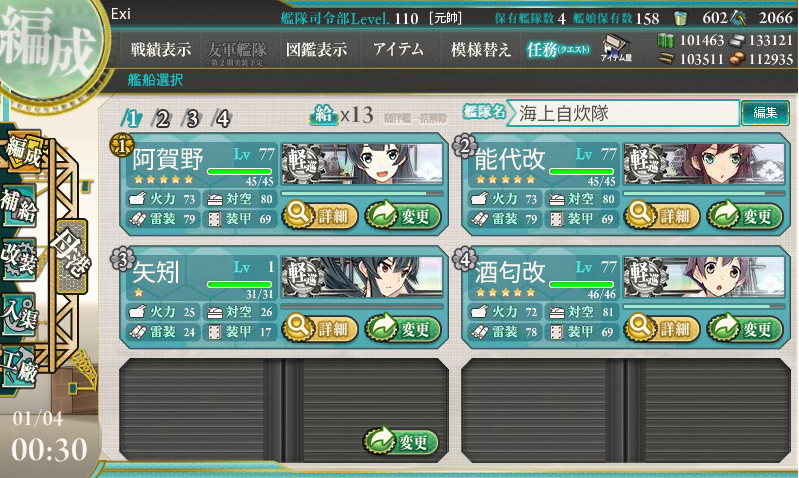The height and width of the screenshot is (478, 799).
Task: Click the 編集 fleet name edit button
Action: 765,113
